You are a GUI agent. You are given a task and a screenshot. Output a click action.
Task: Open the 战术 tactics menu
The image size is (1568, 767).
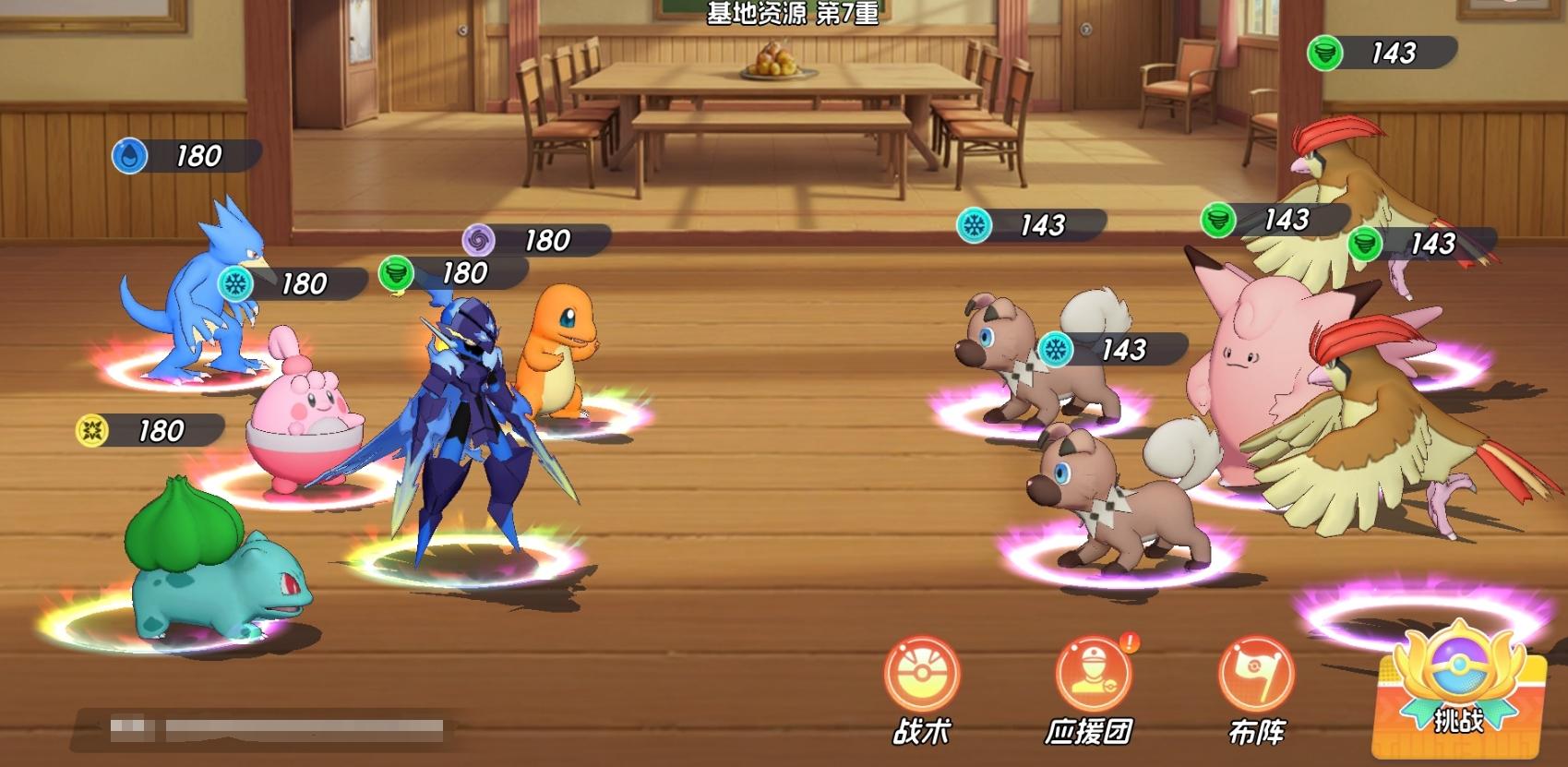click(922, 677)
